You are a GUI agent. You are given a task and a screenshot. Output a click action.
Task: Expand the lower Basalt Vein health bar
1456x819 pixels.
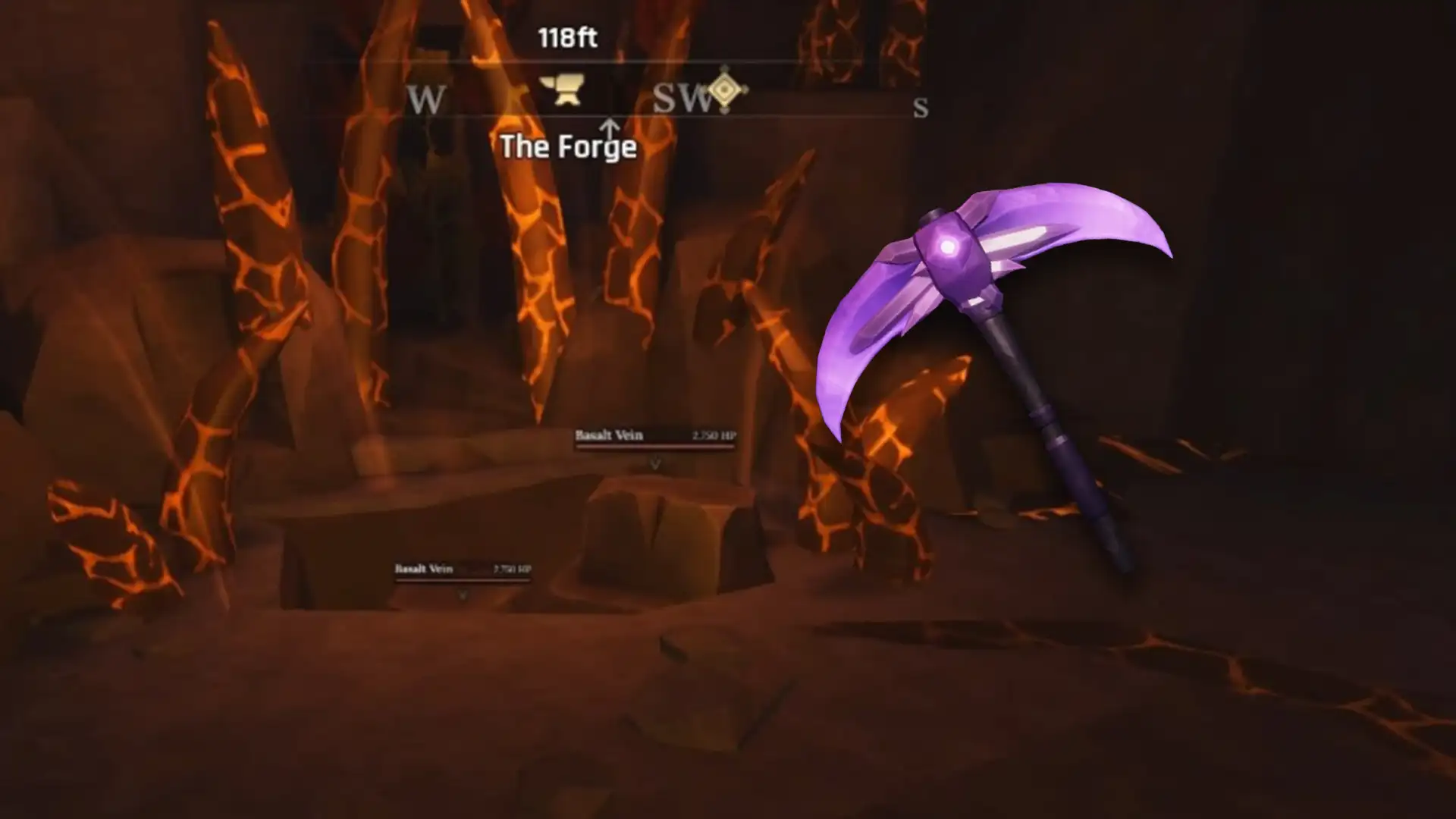click(463, 580)
